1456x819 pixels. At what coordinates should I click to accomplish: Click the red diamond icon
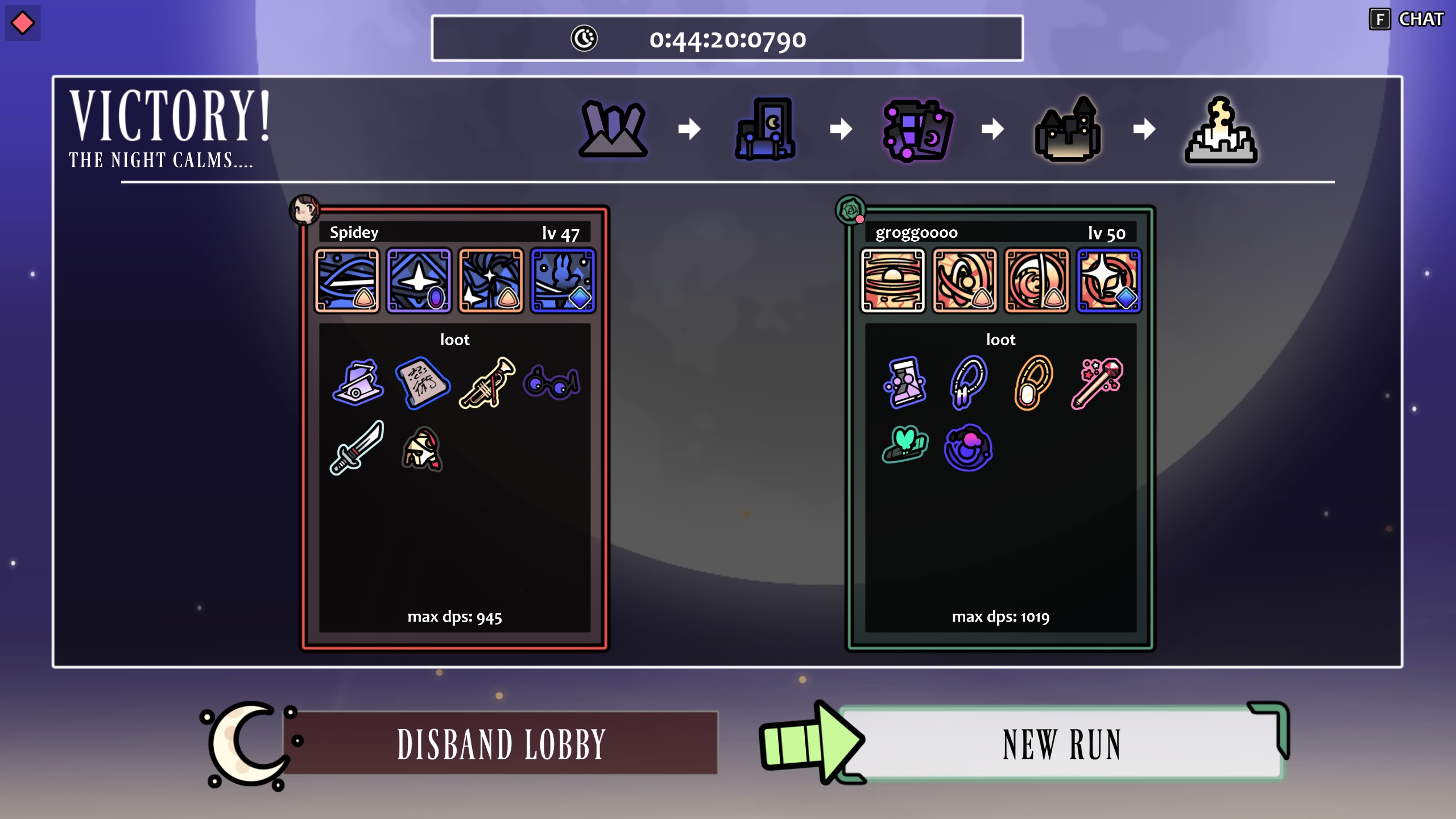(x=23, y=23)
